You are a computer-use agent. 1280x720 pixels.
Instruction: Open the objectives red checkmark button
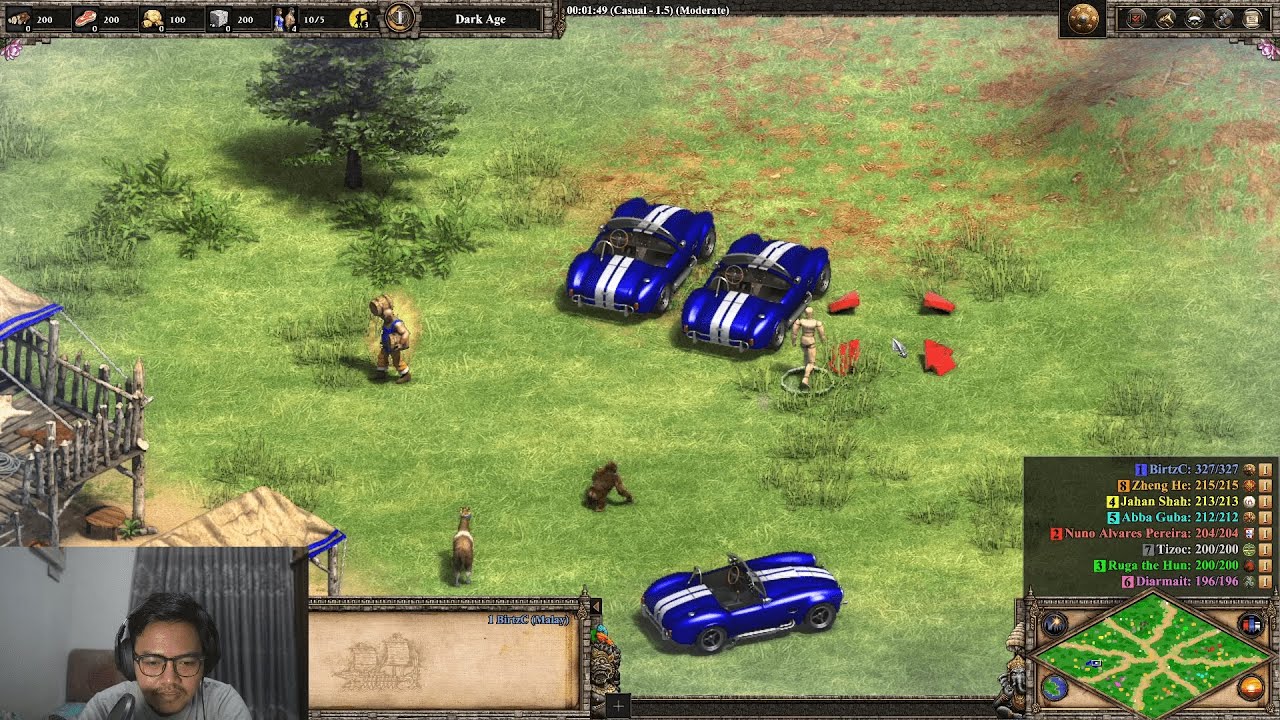[1136, 18]
